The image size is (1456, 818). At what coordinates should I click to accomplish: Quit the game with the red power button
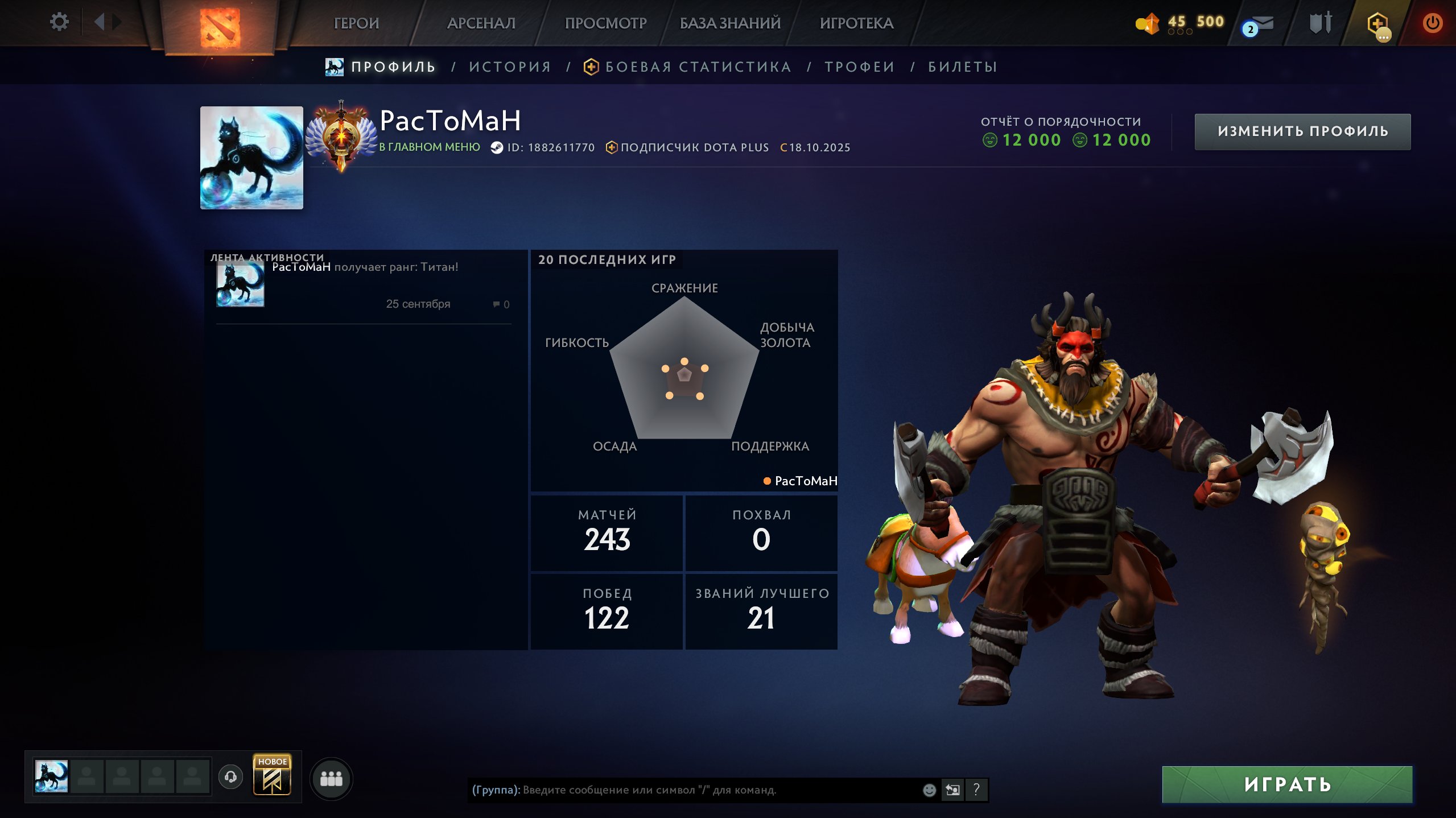coord(1432,23)
